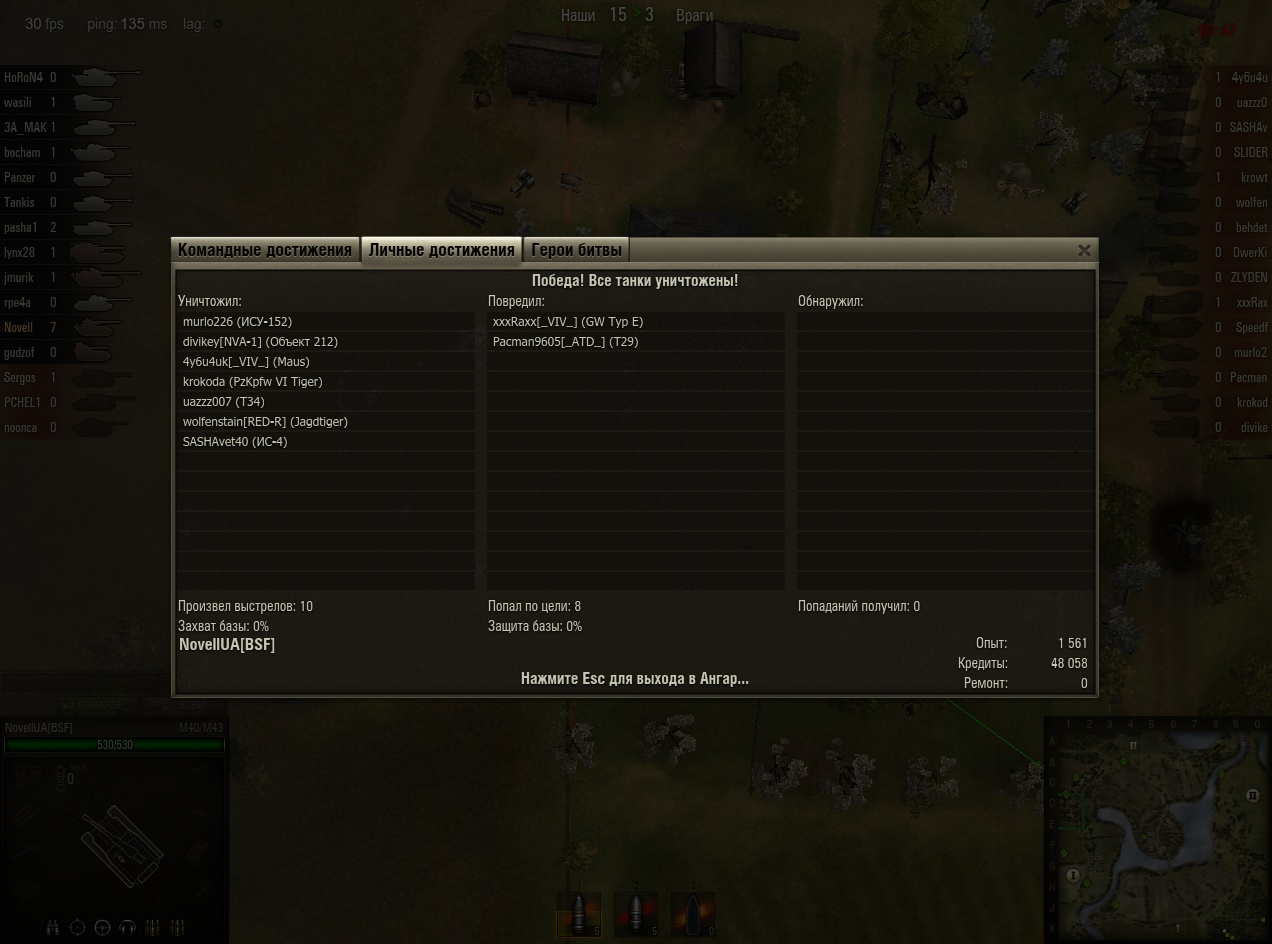Select the Личные достижения tab

point(441,250)
